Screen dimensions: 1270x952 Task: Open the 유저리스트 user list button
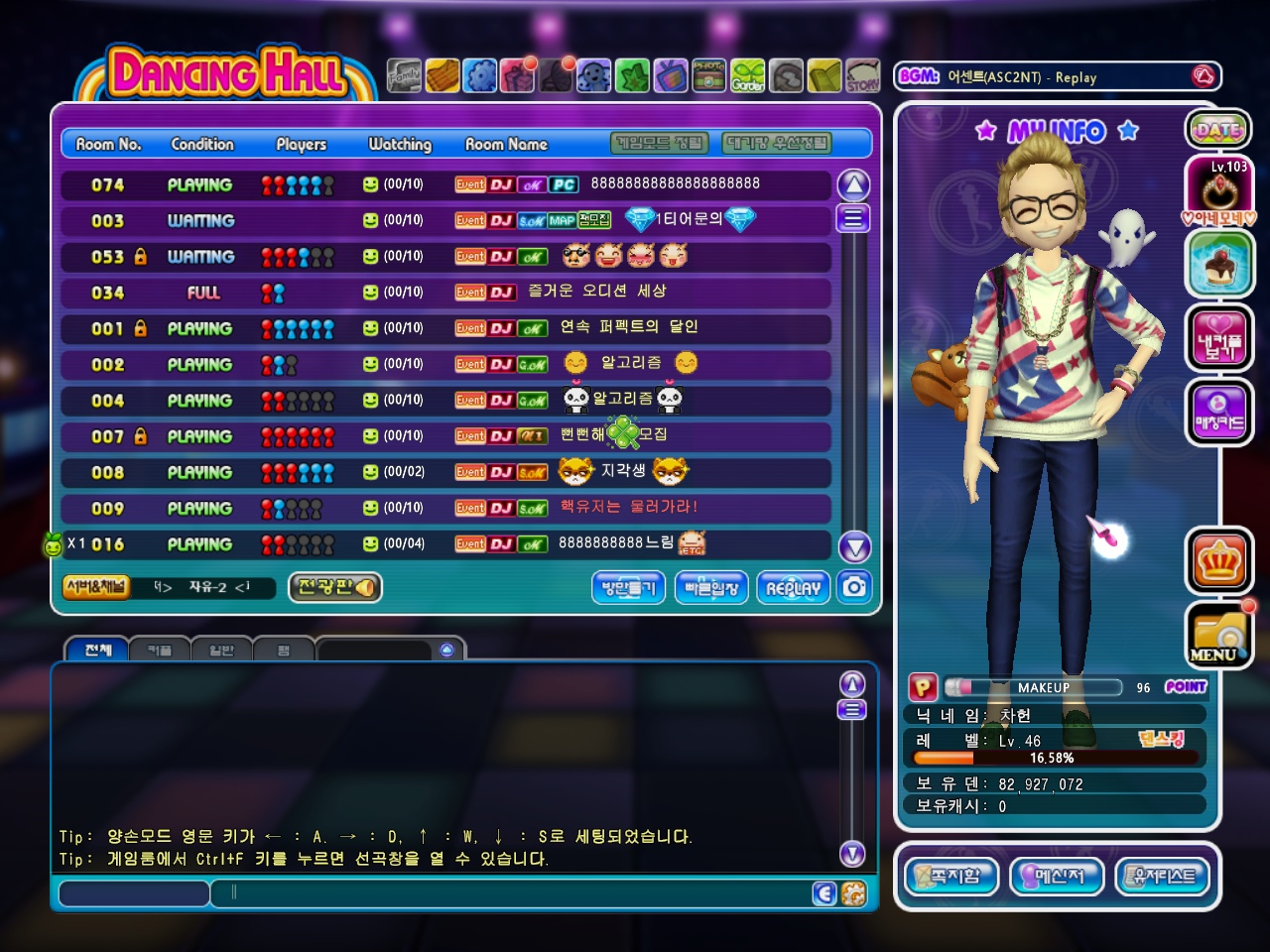pyautogui.click(x=1163, y=877)
